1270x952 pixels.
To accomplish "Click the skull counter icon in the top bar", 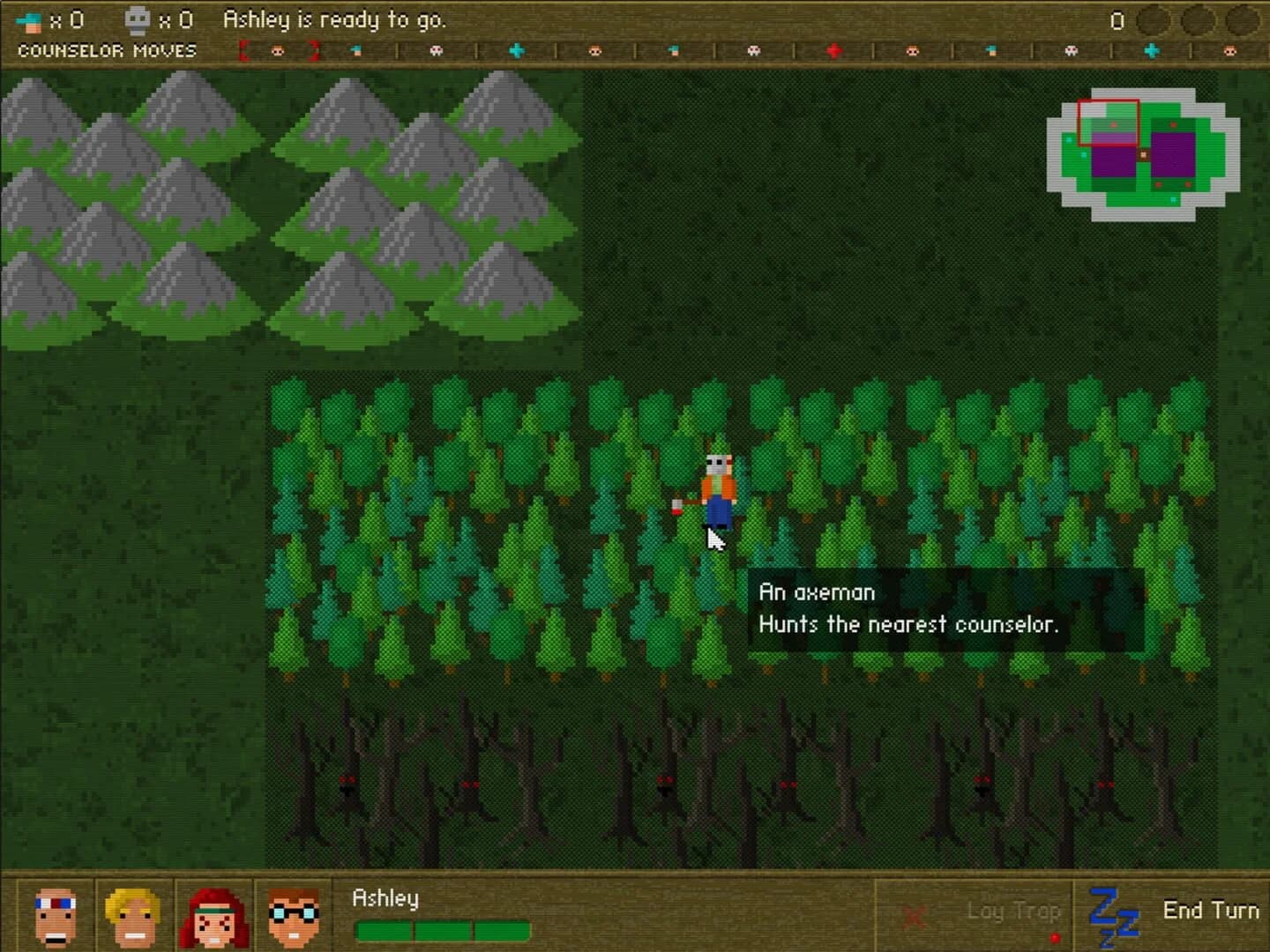I will 137,19.
